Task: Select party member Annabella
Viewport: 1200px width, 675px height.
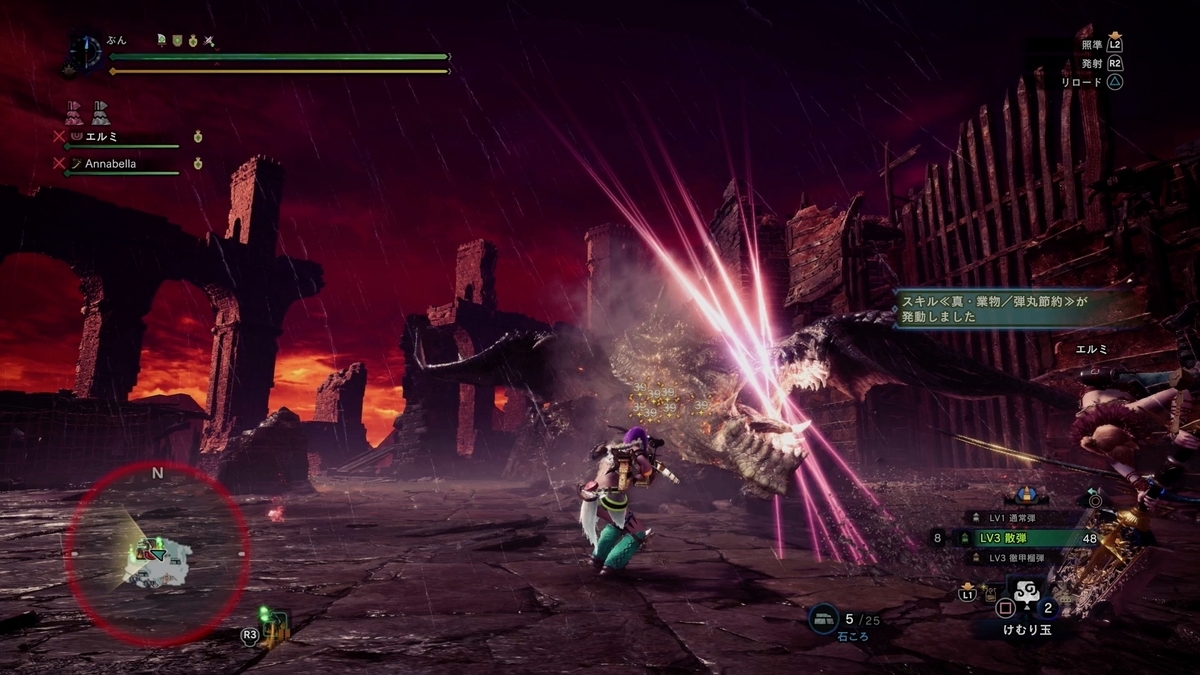Action: (x=110, y=163)
